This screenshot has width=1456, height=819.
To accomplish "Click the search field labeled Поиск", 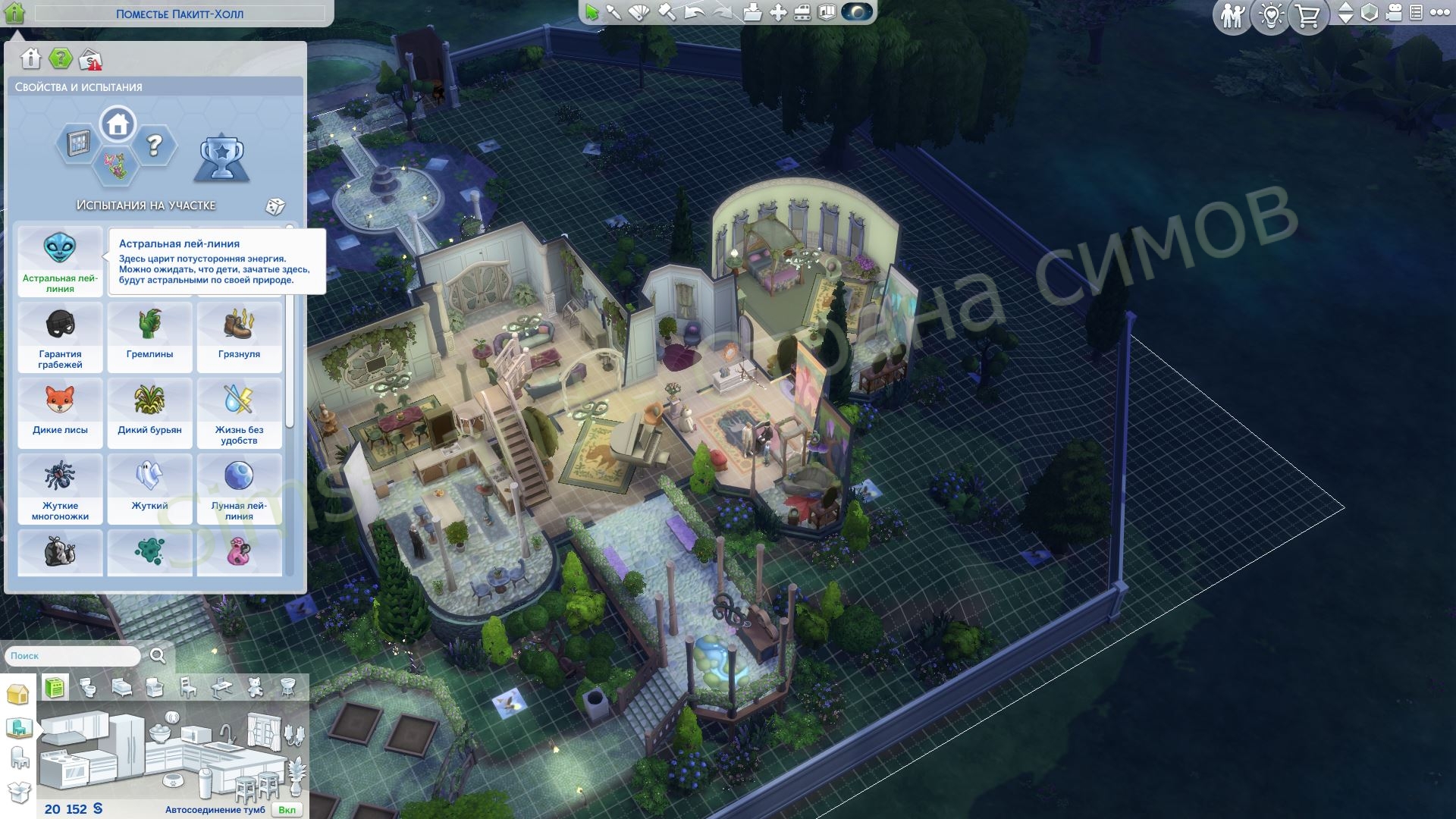I will coord(73,656).
